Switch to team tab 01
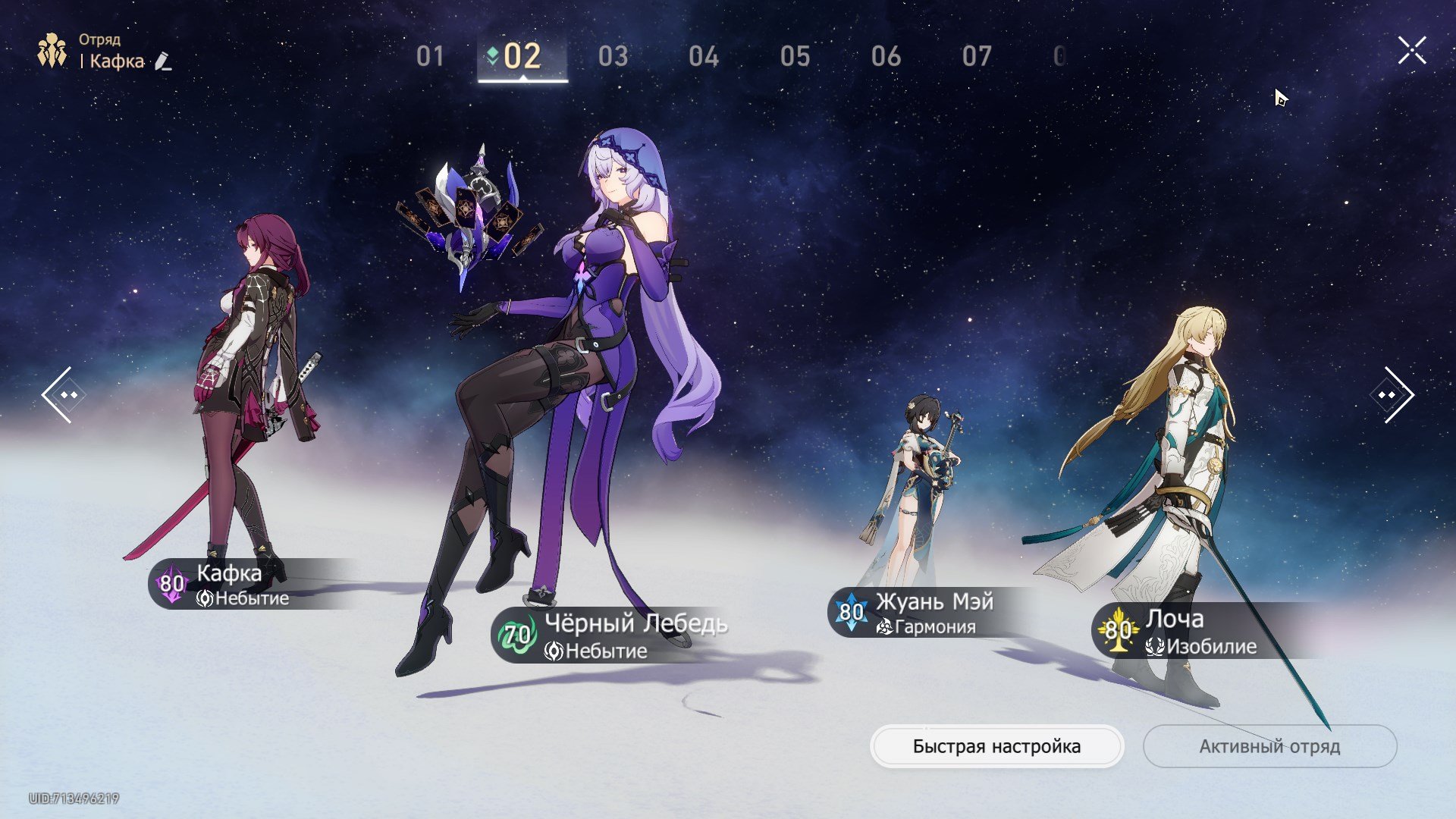The image size is (1456, 819). tap(430, 57)
